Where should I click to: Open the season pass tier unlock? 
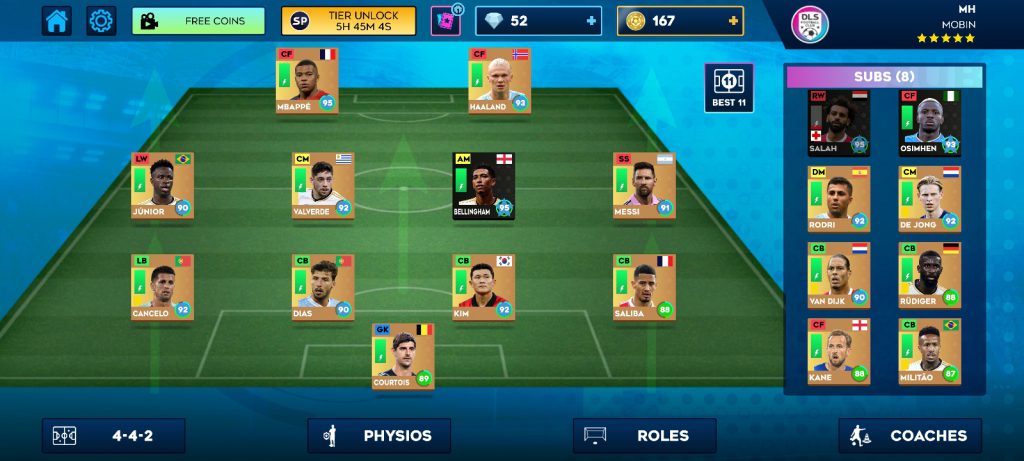[348, 21]
